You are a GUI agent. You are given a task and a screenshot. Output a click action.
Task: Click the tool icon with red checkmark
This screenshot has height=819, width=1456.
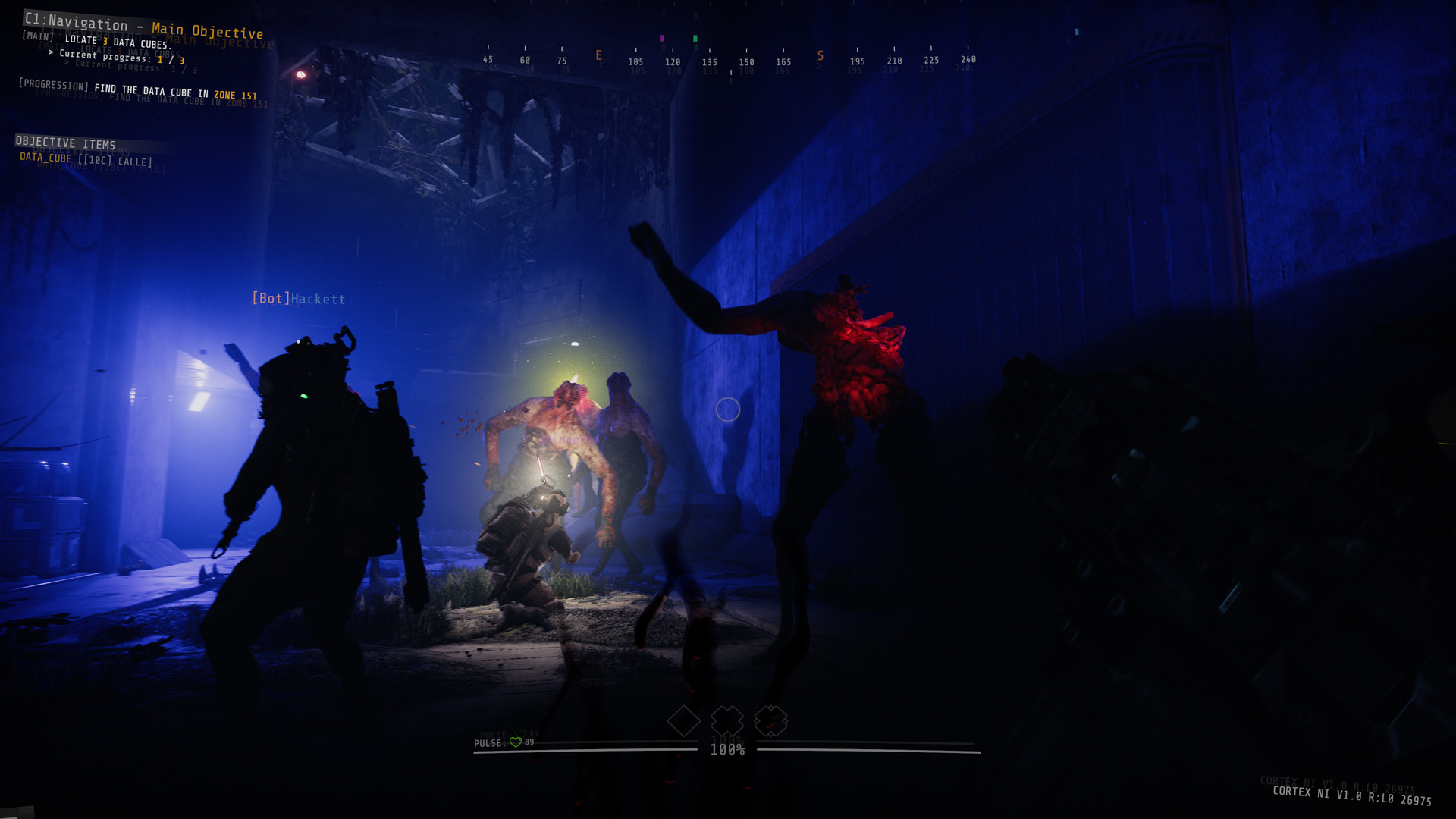click(770, 722)
